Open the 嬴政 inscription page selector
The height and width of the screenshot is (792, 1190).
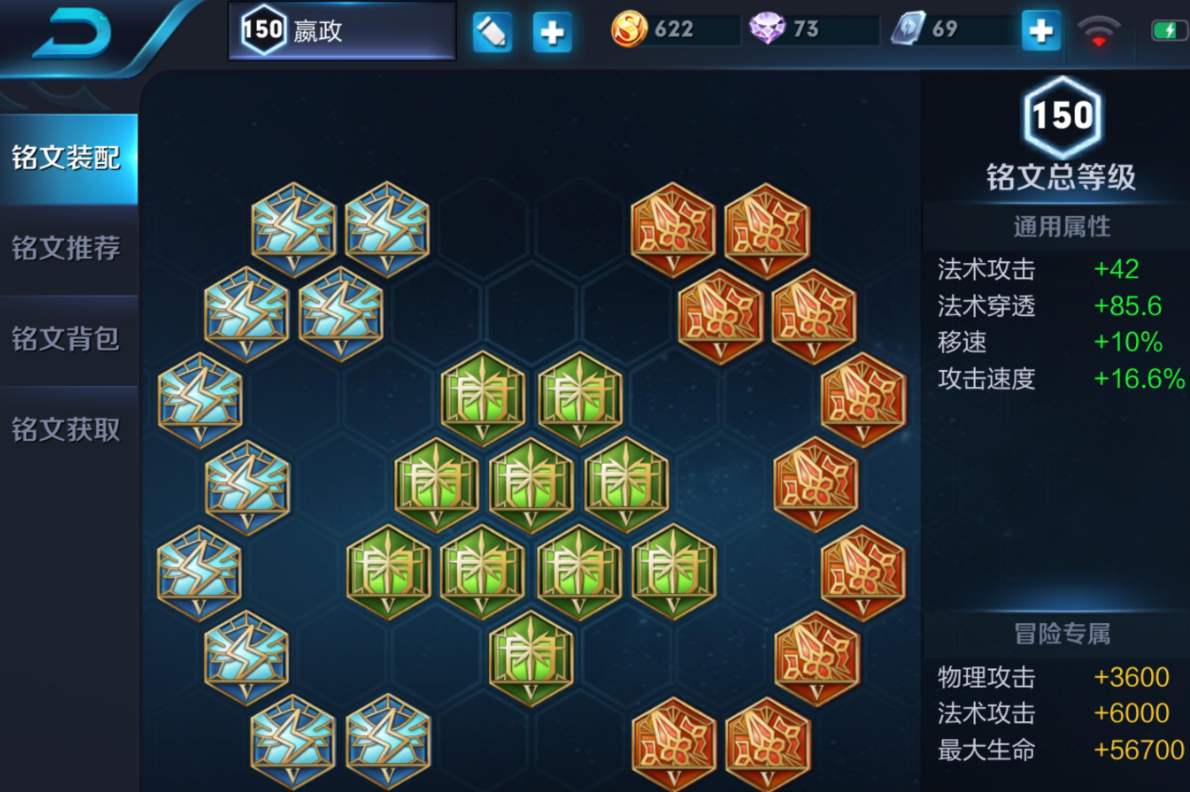(x=342, y=31)
